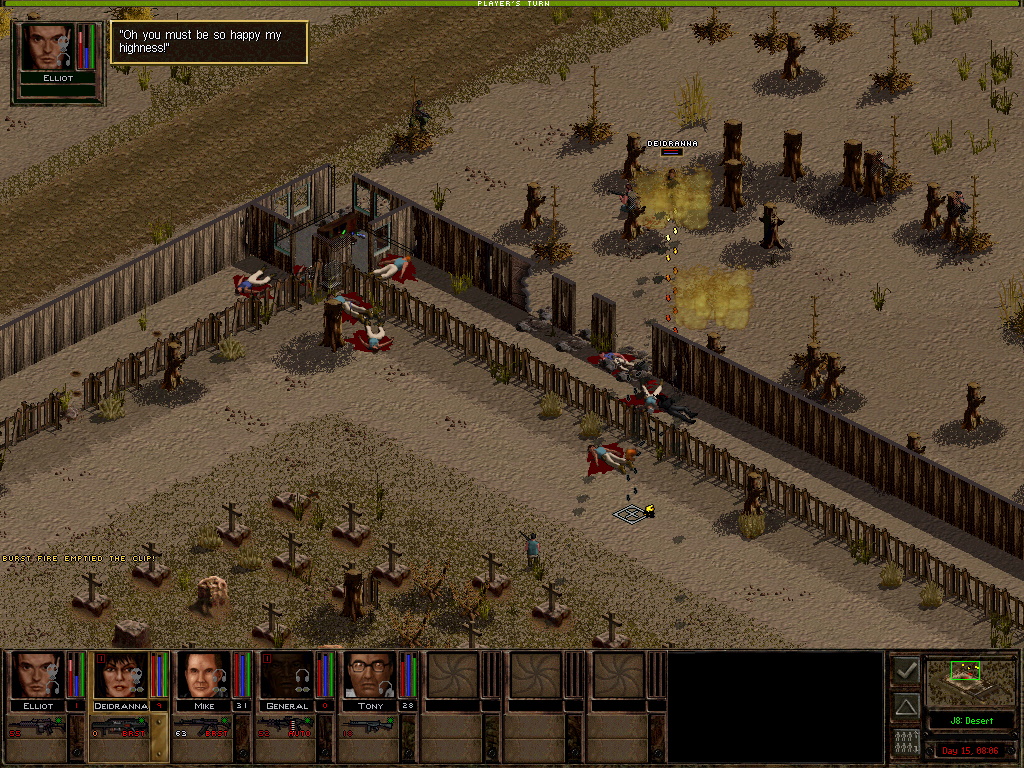
Task: Select Deidranna's portrait in the team panel
Action: pyautogui.click(x=121, y=675)
